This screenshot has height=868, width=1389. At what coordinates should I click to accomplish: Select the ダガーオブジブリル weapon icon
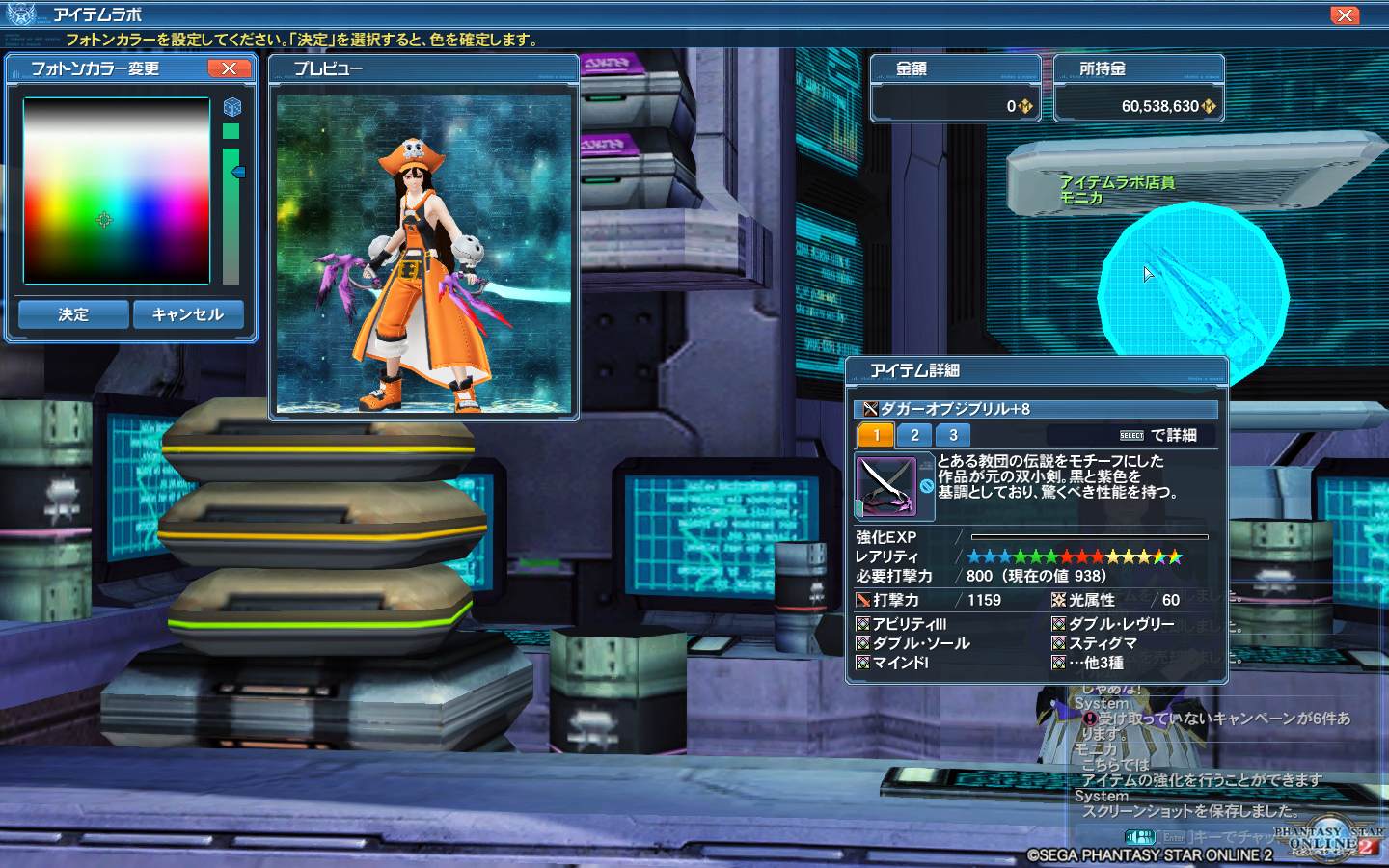[885, 485]
